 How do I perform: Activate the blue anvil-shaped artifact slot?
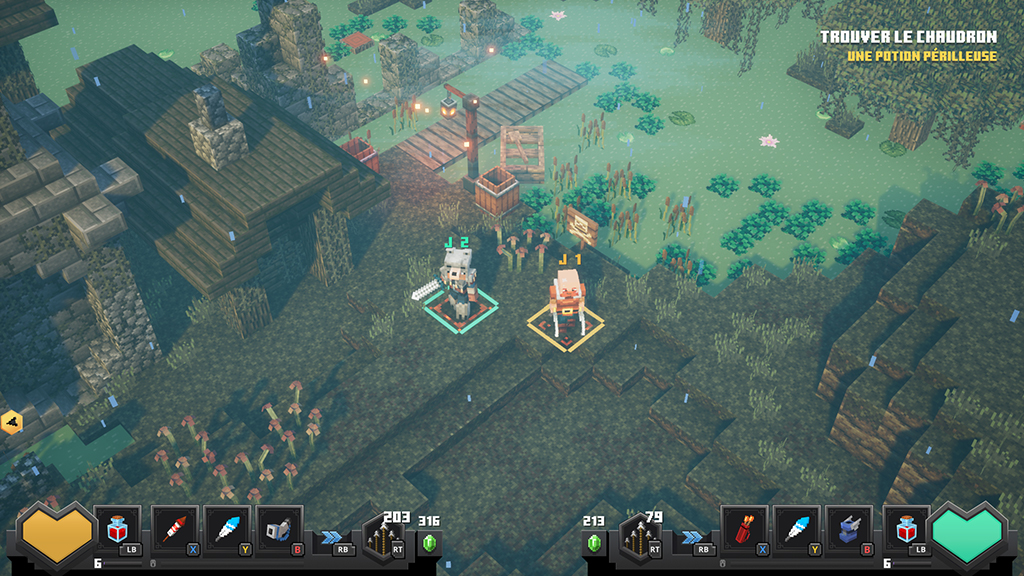pos(849,529)
